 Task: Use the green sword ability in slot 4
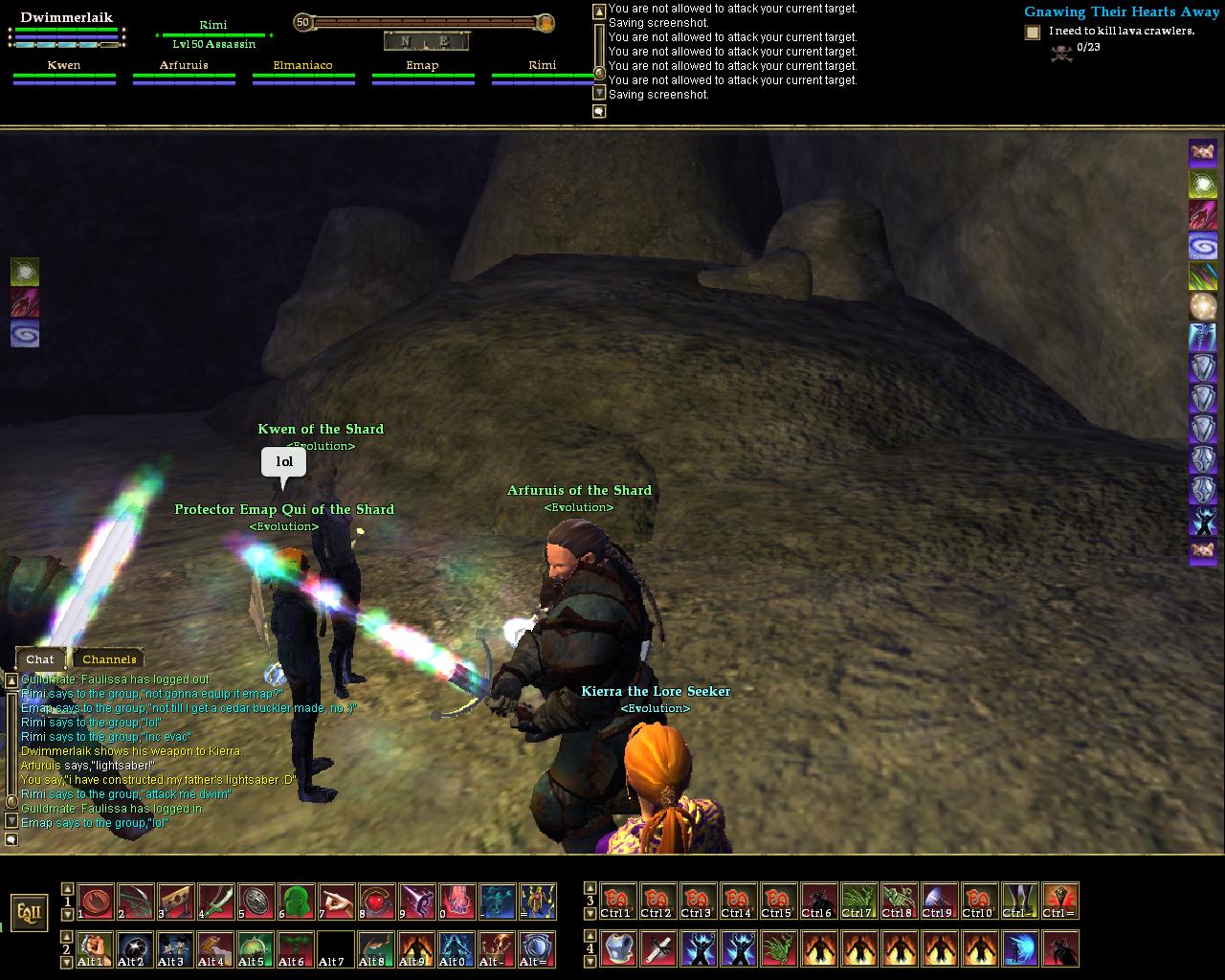(215, 902)
